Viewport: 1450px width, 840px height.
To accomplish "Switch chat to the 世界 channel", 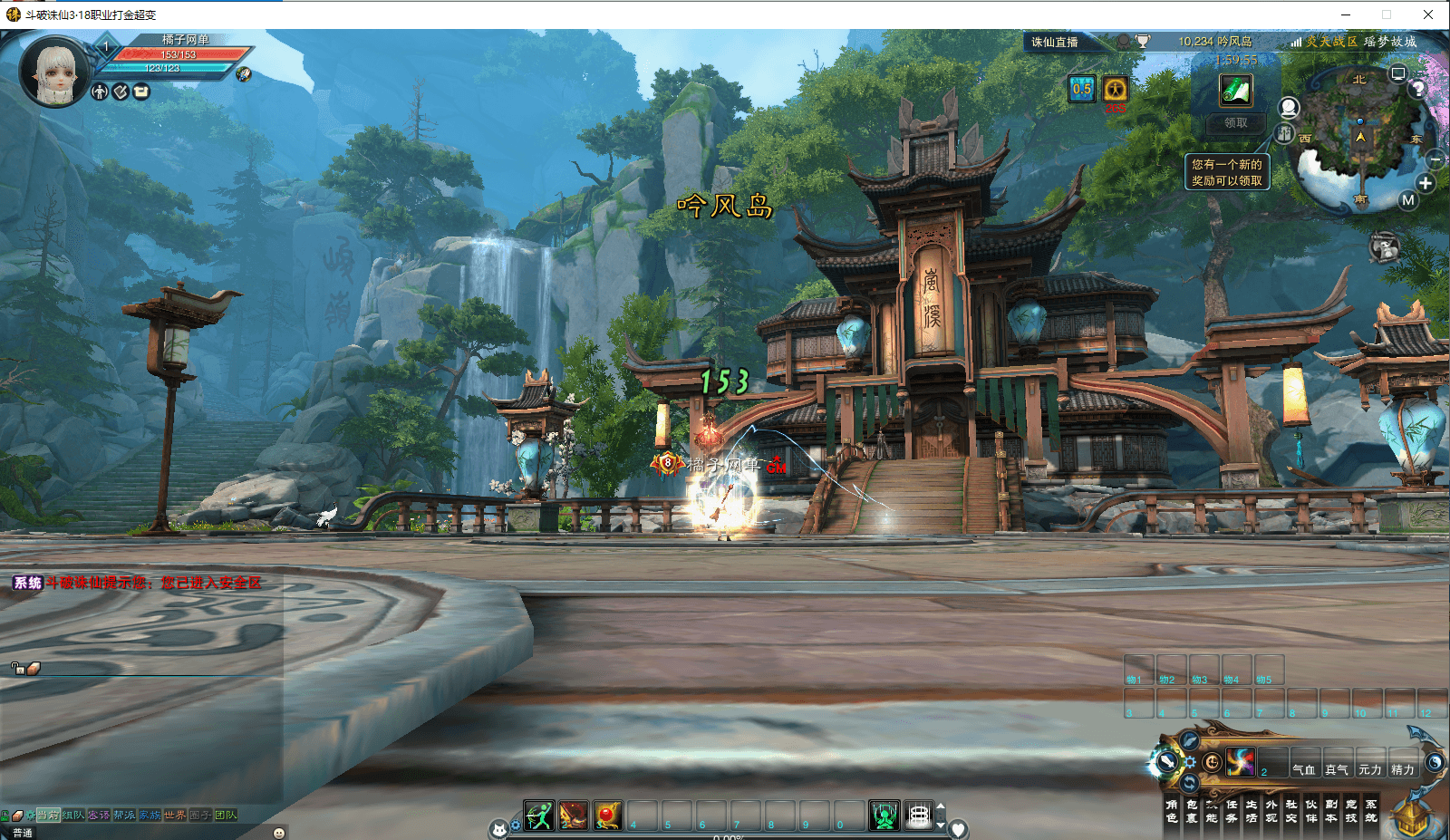I will pos(175,816).
